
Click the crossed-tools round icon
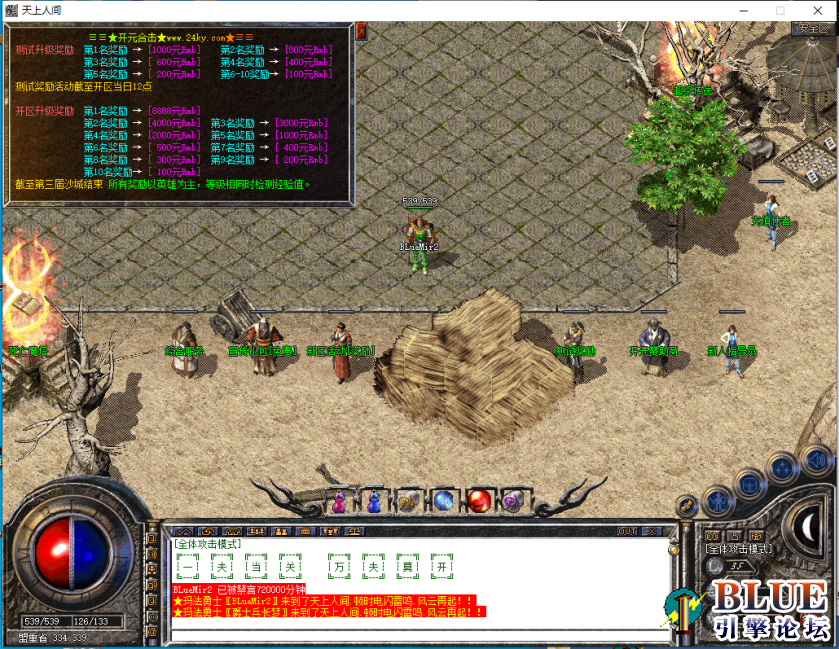coord(685,505)
